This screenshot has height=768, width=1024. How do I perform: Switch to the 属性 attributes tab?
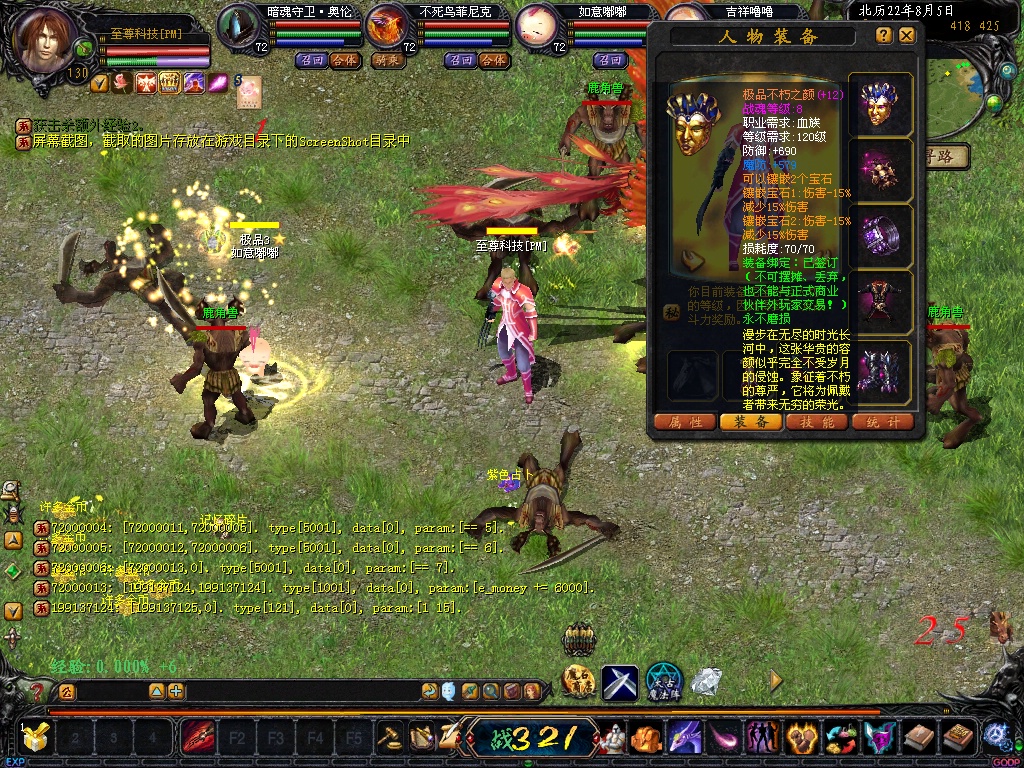[x=685, y=422]
